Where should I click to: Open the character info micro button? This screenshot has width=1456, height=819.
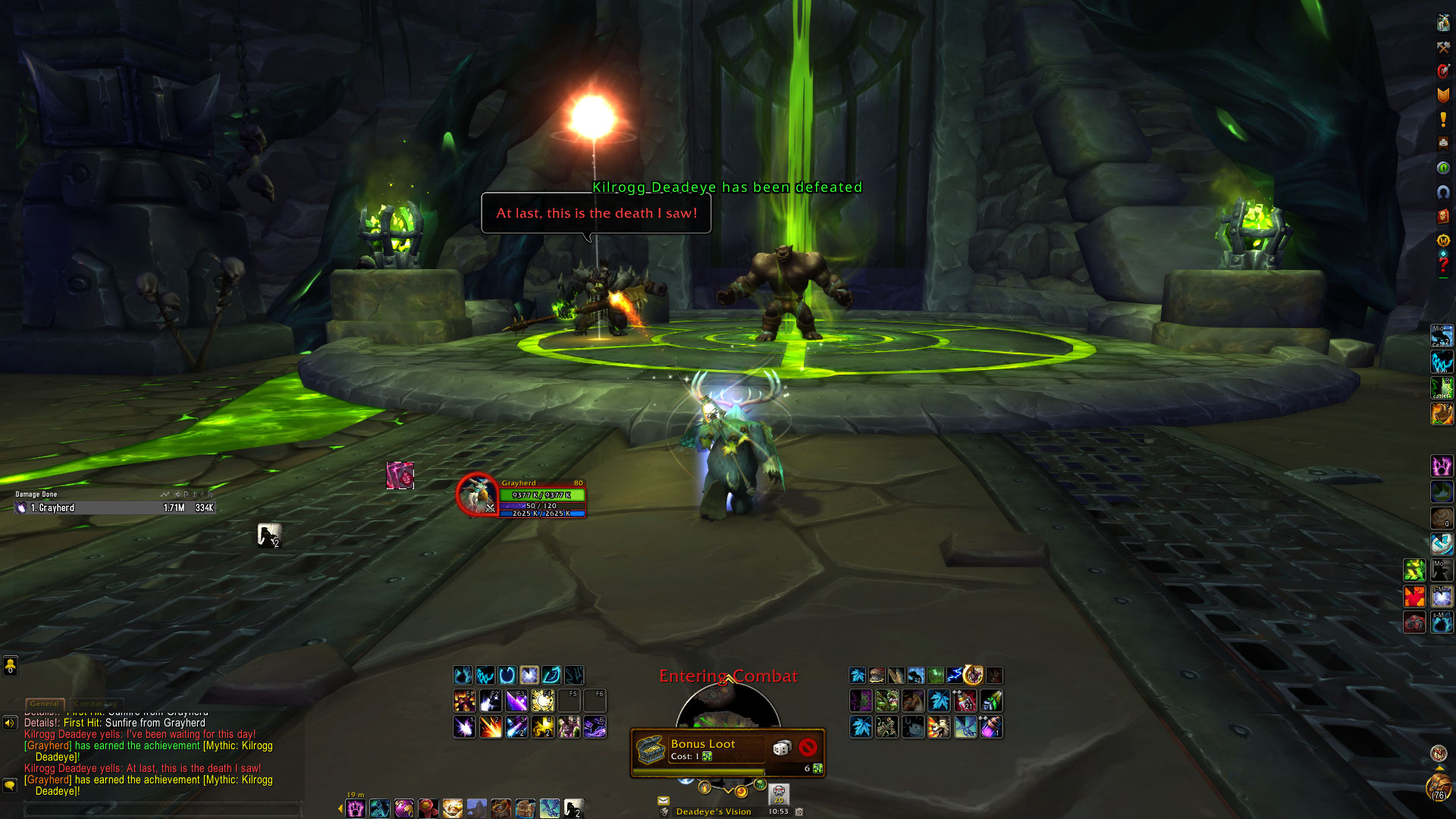coord(1443,23)
